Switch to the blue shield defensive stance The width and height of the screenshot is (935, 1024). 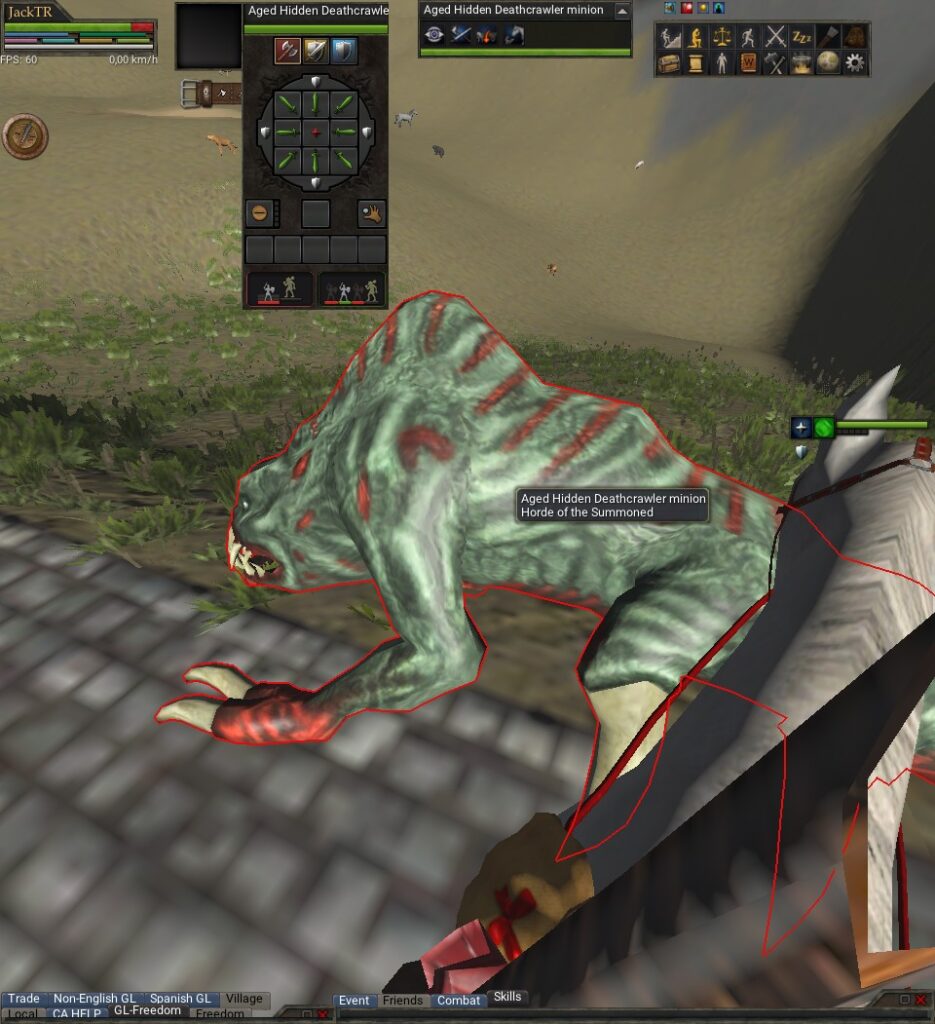tap(343, 50)
